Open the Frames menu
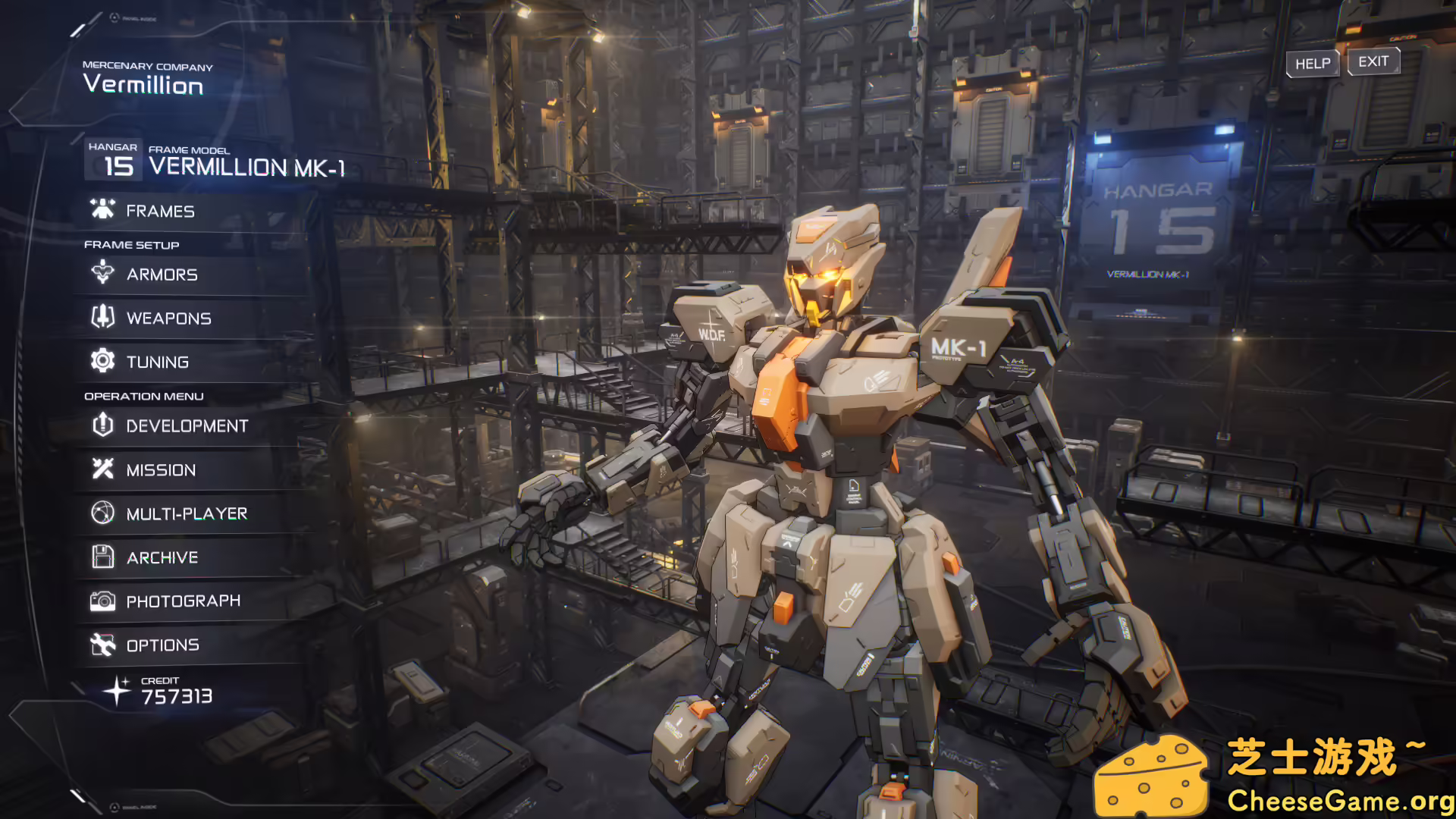This screenshot has height=819, width=1456. coord(160,211)
